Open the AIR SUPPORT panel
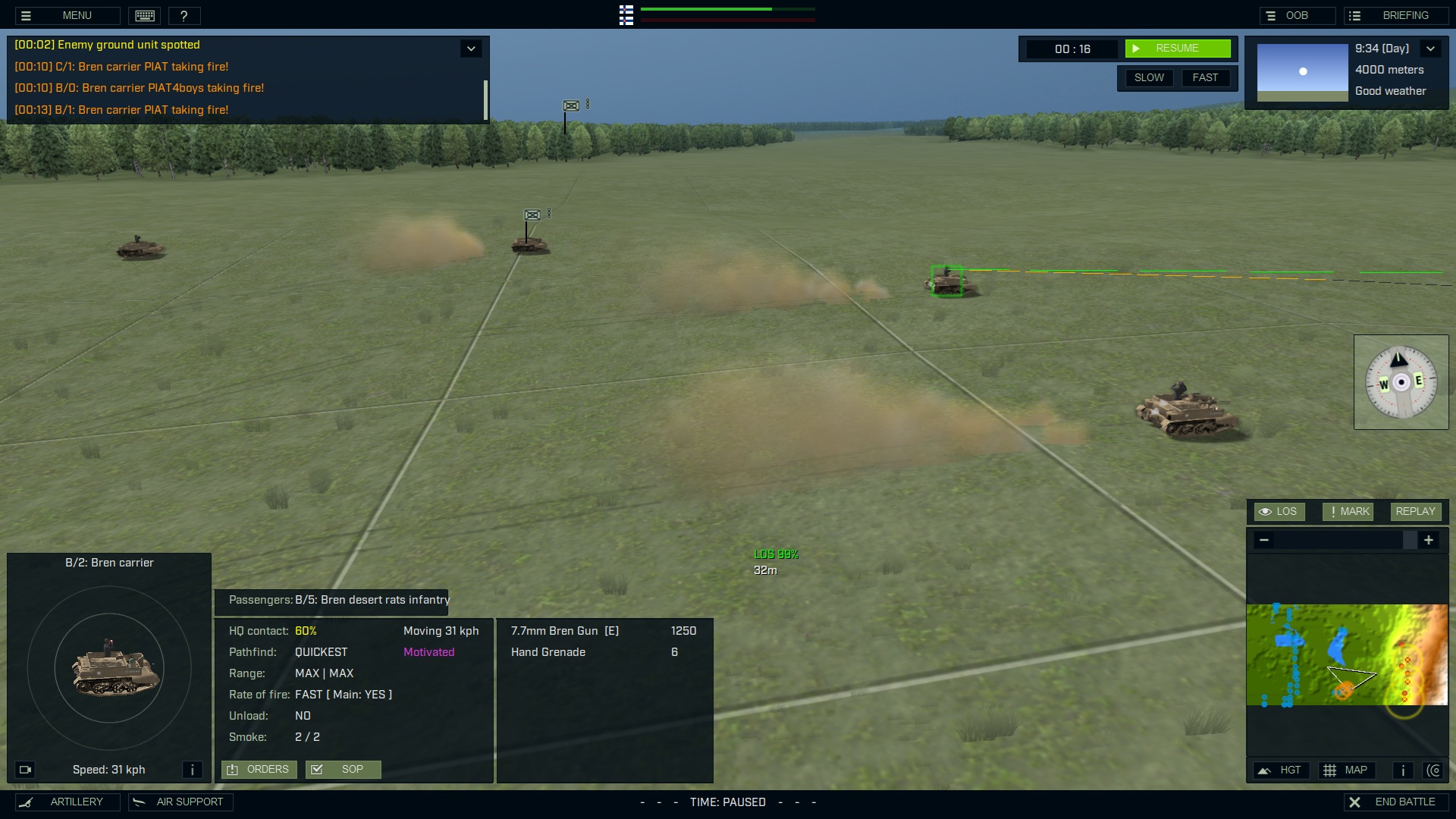The image size is (1456, 819). click(180, 802)
